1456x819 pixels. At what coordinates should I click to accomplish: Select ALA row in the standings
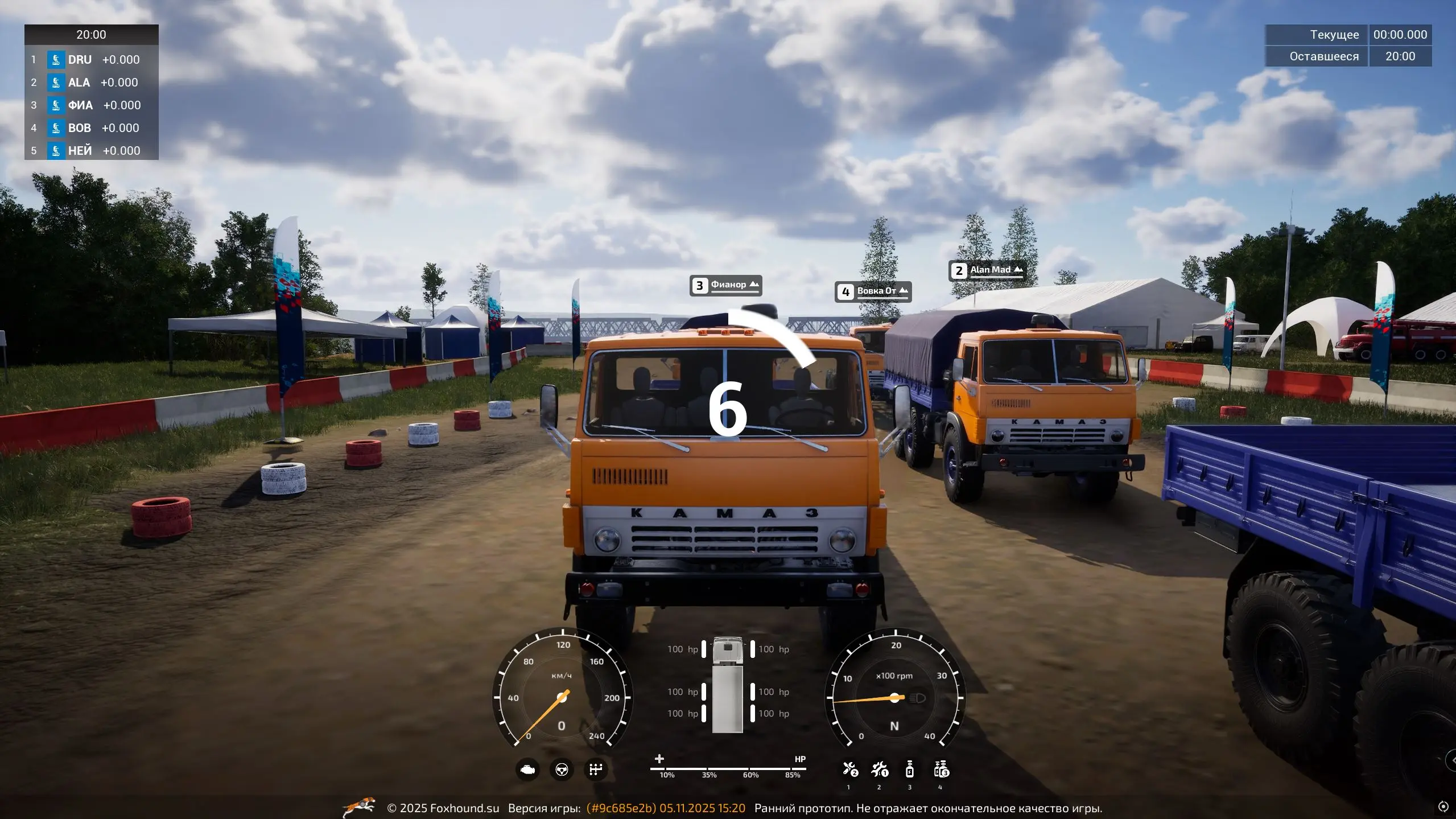(x=91, y=83)
